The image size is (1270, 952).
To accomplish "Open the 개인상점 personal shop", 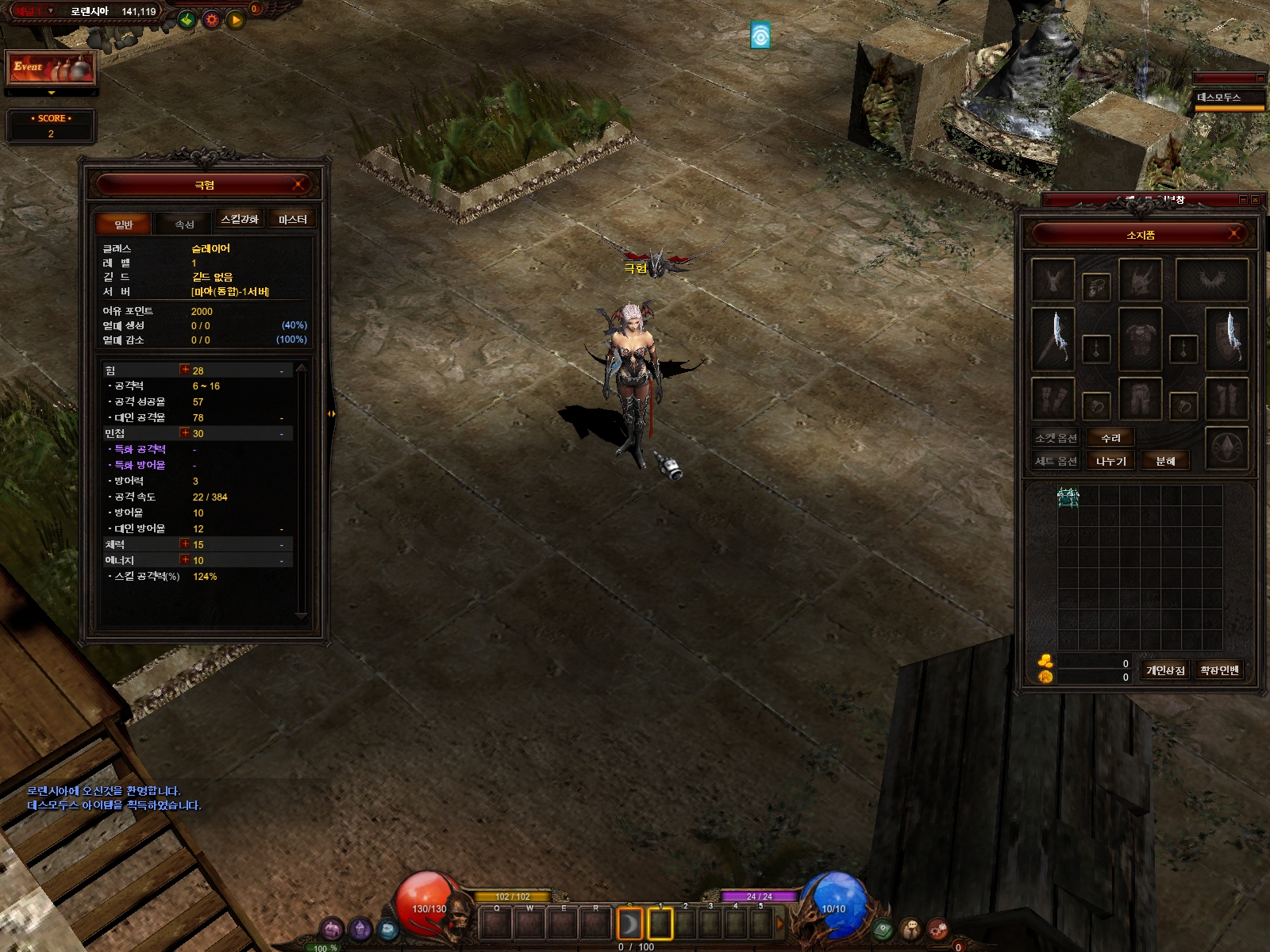I will [x=1165, y=670].
